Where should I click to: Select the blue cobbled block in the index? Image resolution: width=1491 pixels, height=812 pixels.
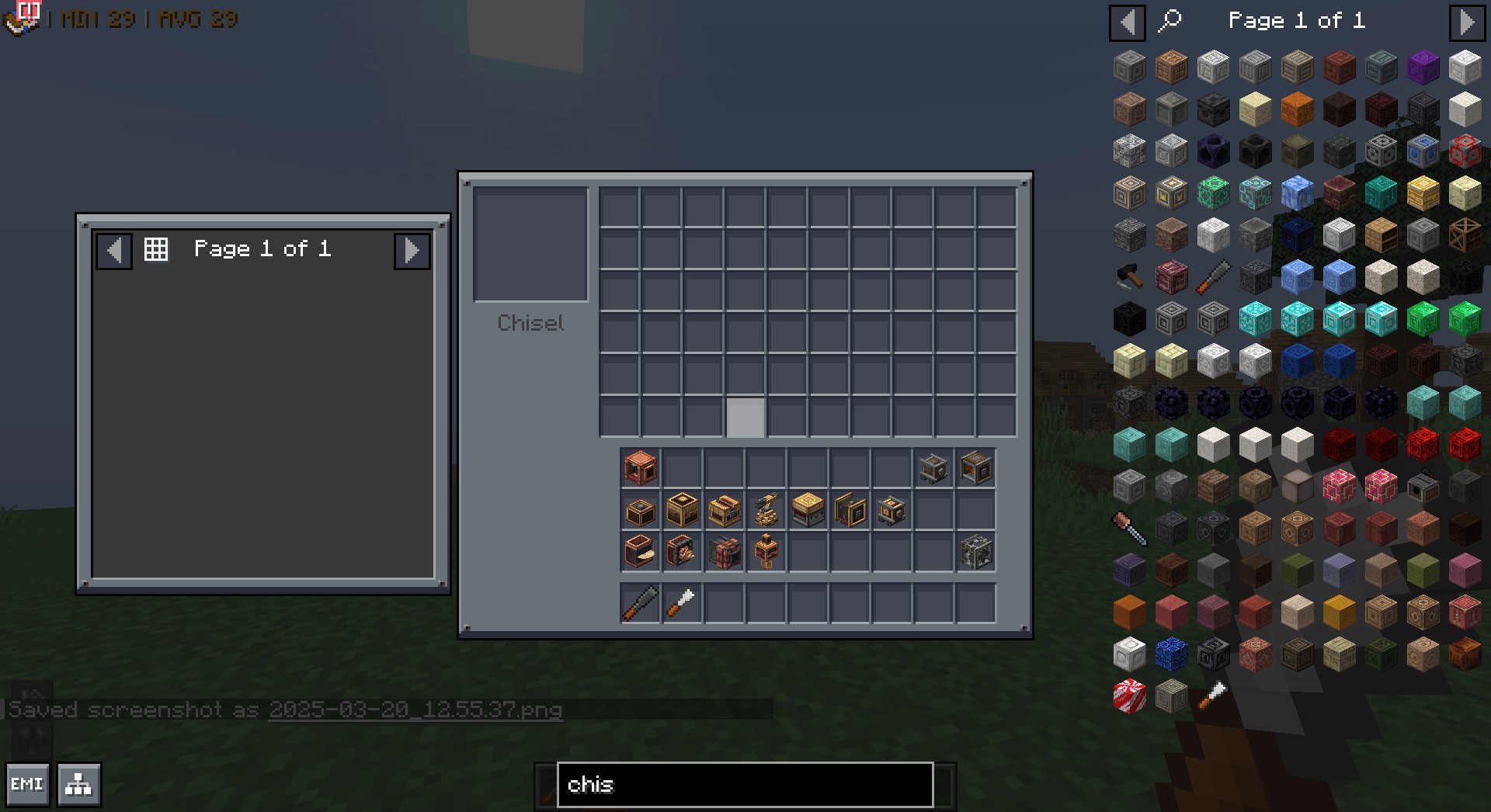coord(1171,654)
